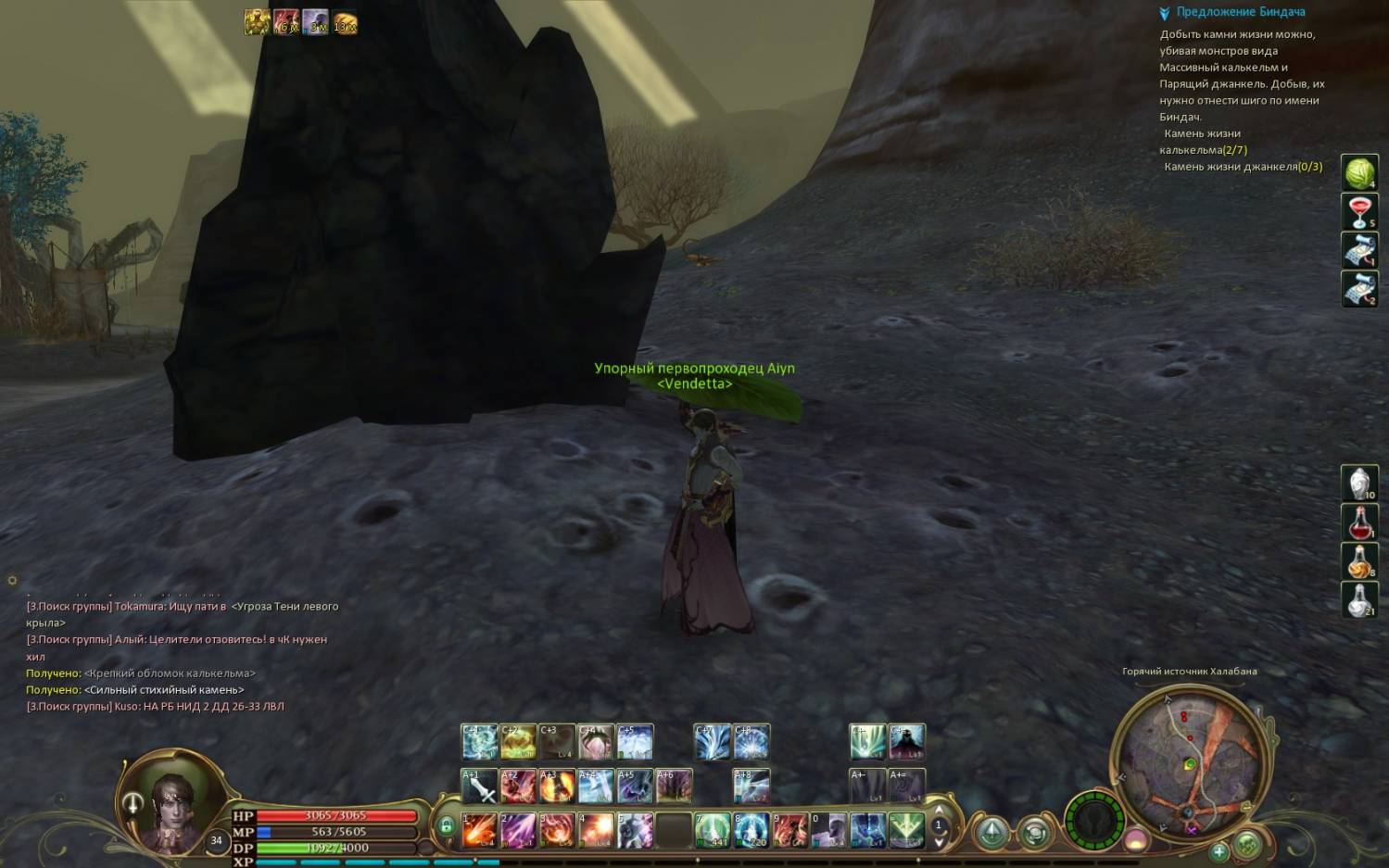The image size is (1389, 868).
Task: Click the green plus button below minimap
Action: 1219,850
